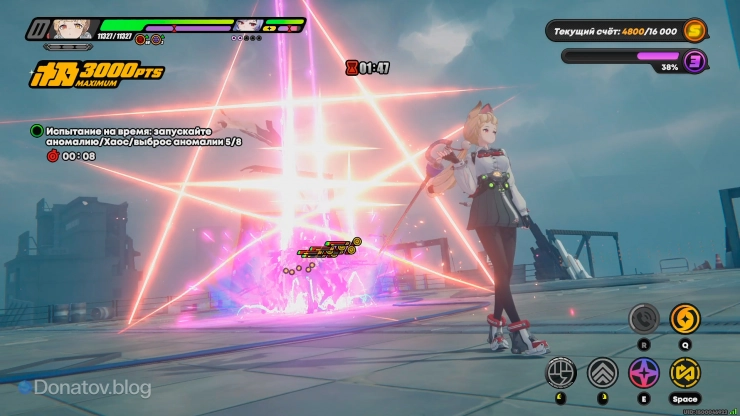This screenshot has height=416, width=740.
Task: Trigger the basic attack fist icon
Action: pyautogui.click(x=561, y=372)
